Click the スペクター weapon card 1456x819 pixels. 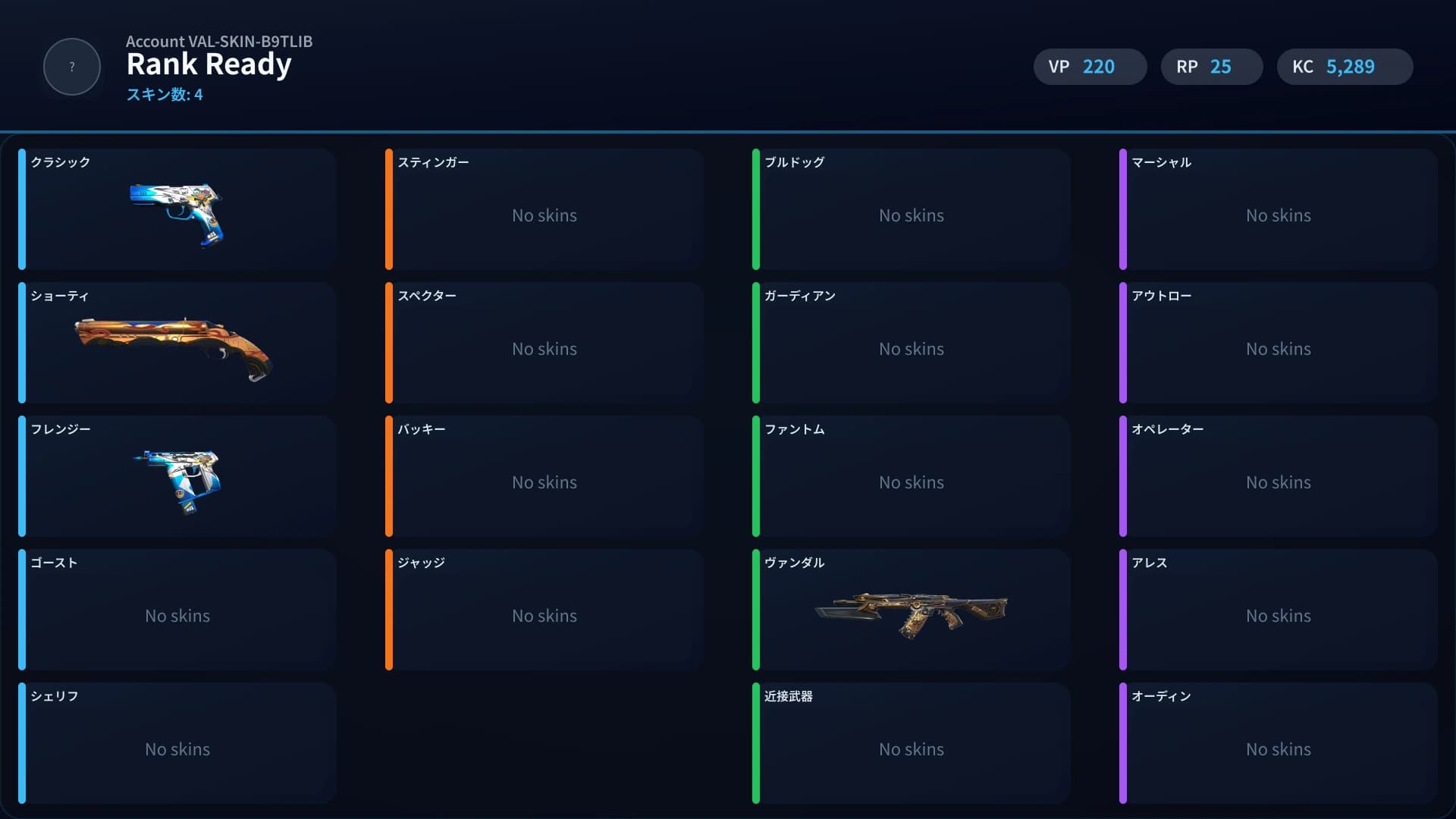544,343
